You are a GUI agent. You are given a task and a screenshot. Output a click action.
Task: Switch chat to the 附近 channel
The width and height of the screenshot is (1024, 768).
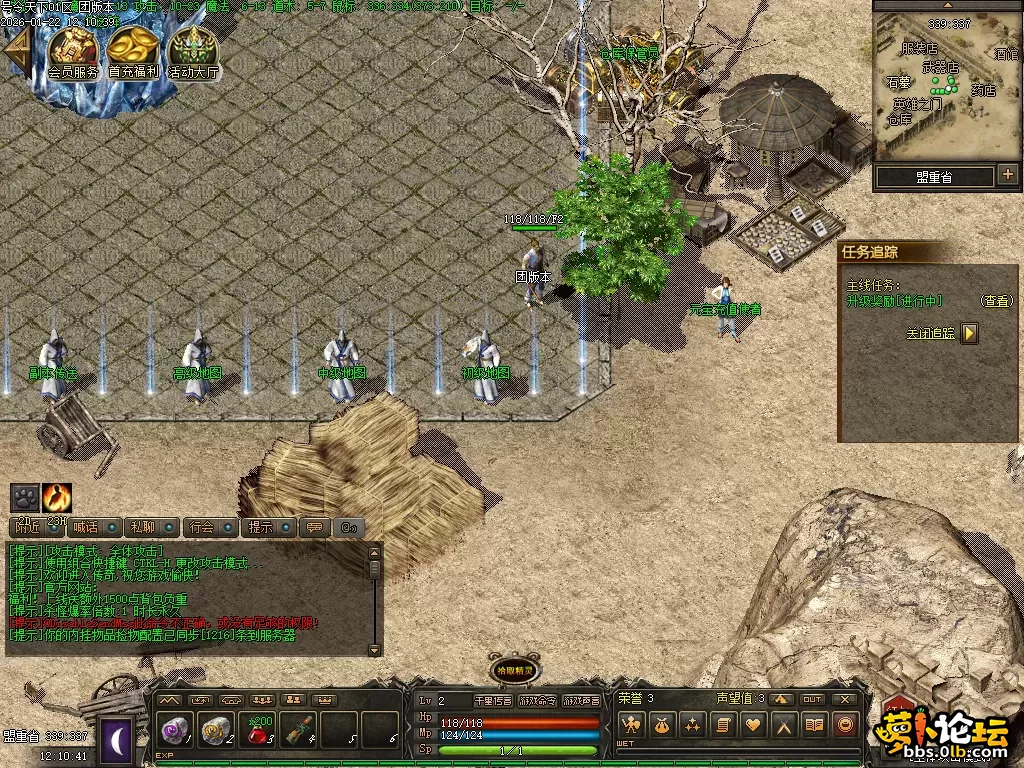[x=30, y=527]
